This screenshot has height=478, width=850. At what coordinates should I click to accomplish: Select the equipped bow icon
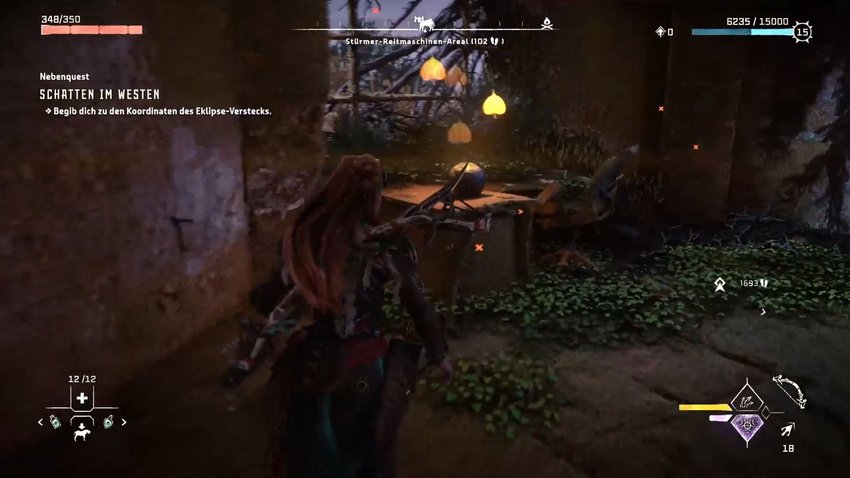[x=790, y=390]
